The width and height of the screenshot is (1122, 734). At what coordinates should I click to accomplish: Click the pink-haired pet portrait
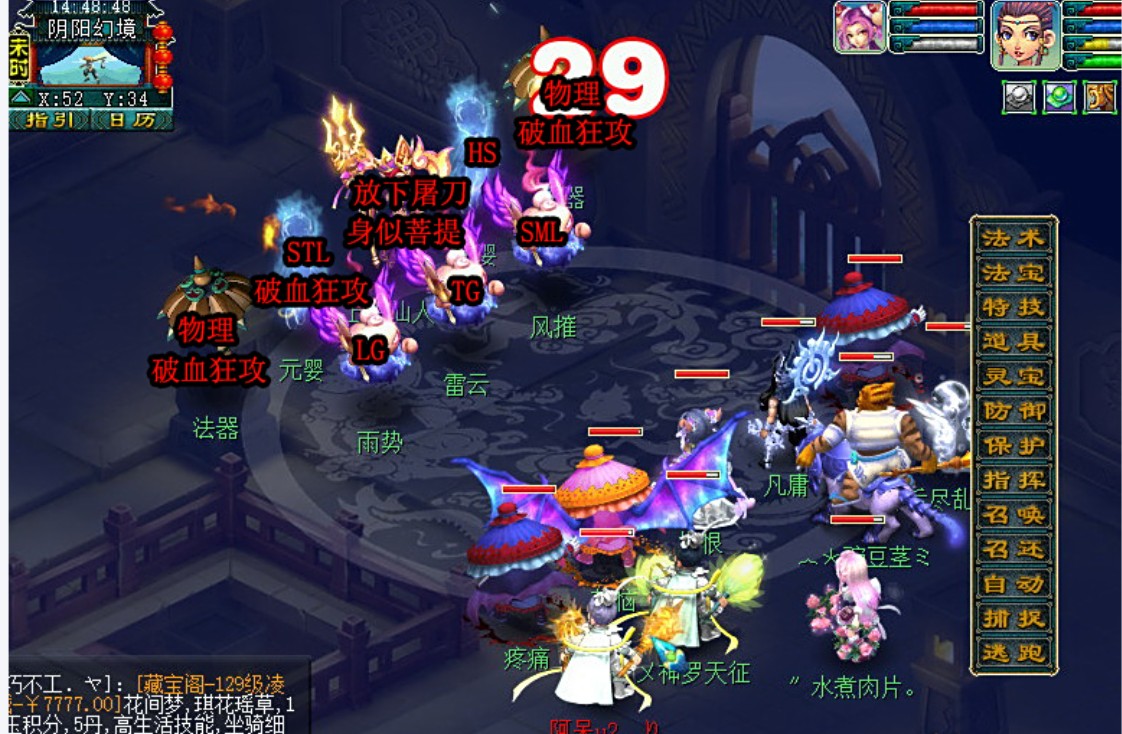coord(860,27)
